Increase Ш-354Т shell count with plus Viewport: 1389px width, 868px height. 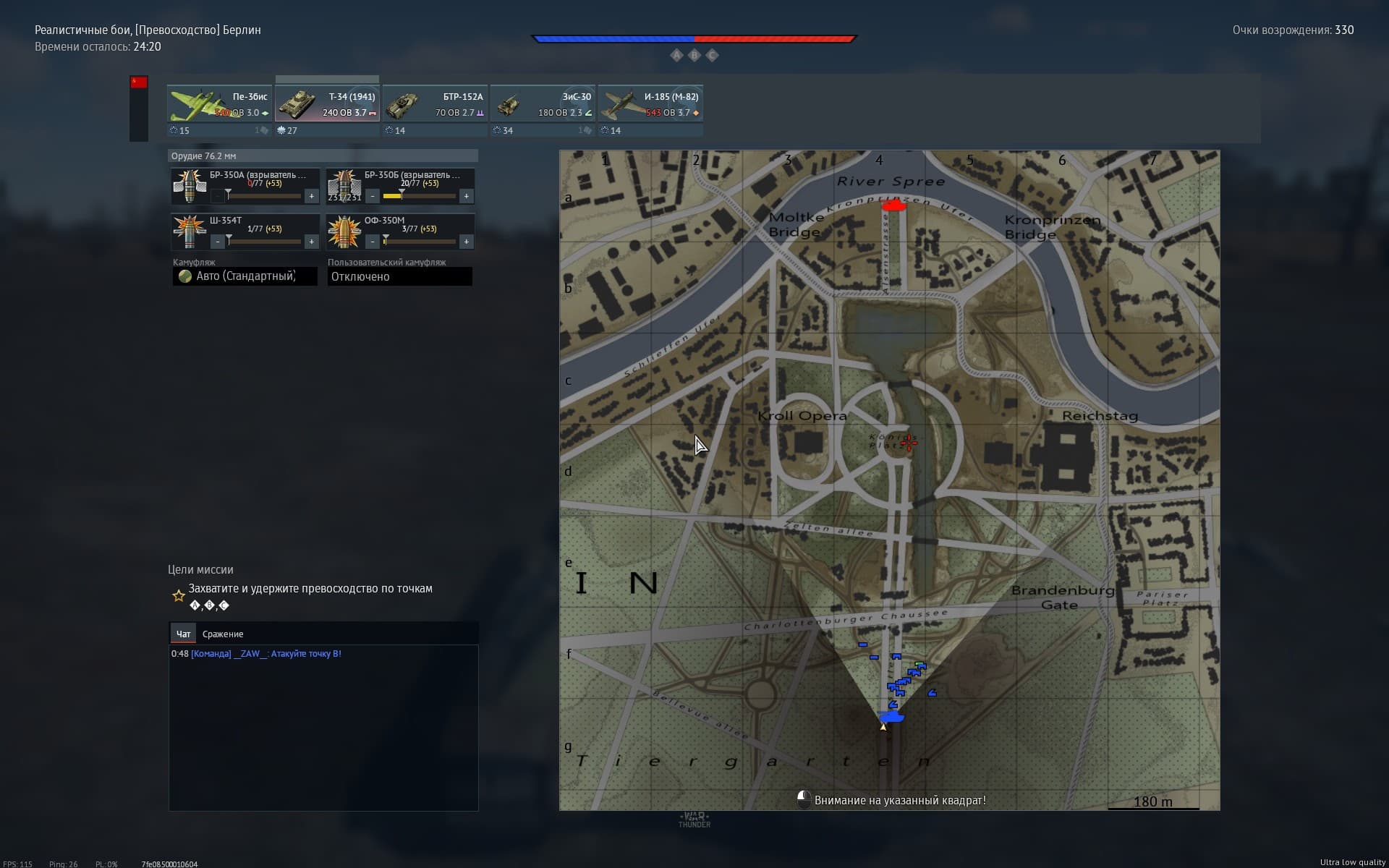[311, 242]
